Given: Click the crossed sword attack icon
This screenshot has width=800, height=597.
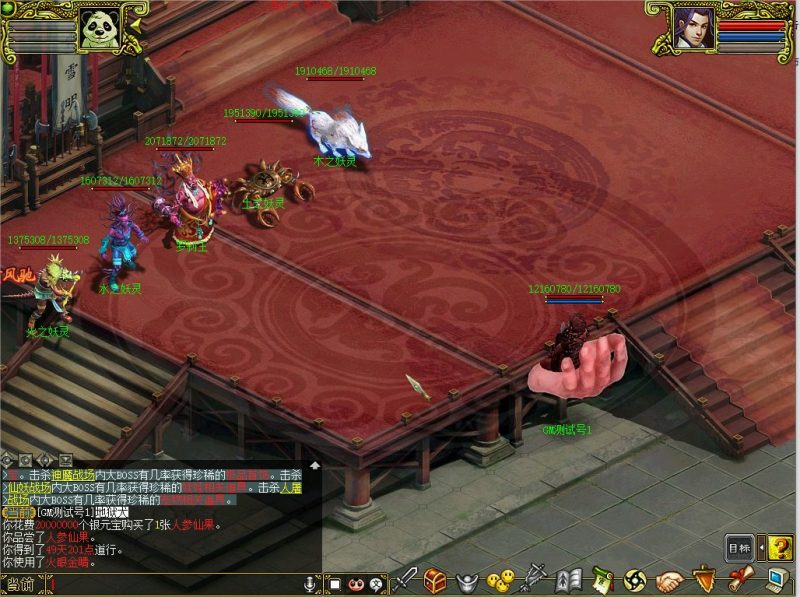Looking at the screenshot, I should (405, 580).
